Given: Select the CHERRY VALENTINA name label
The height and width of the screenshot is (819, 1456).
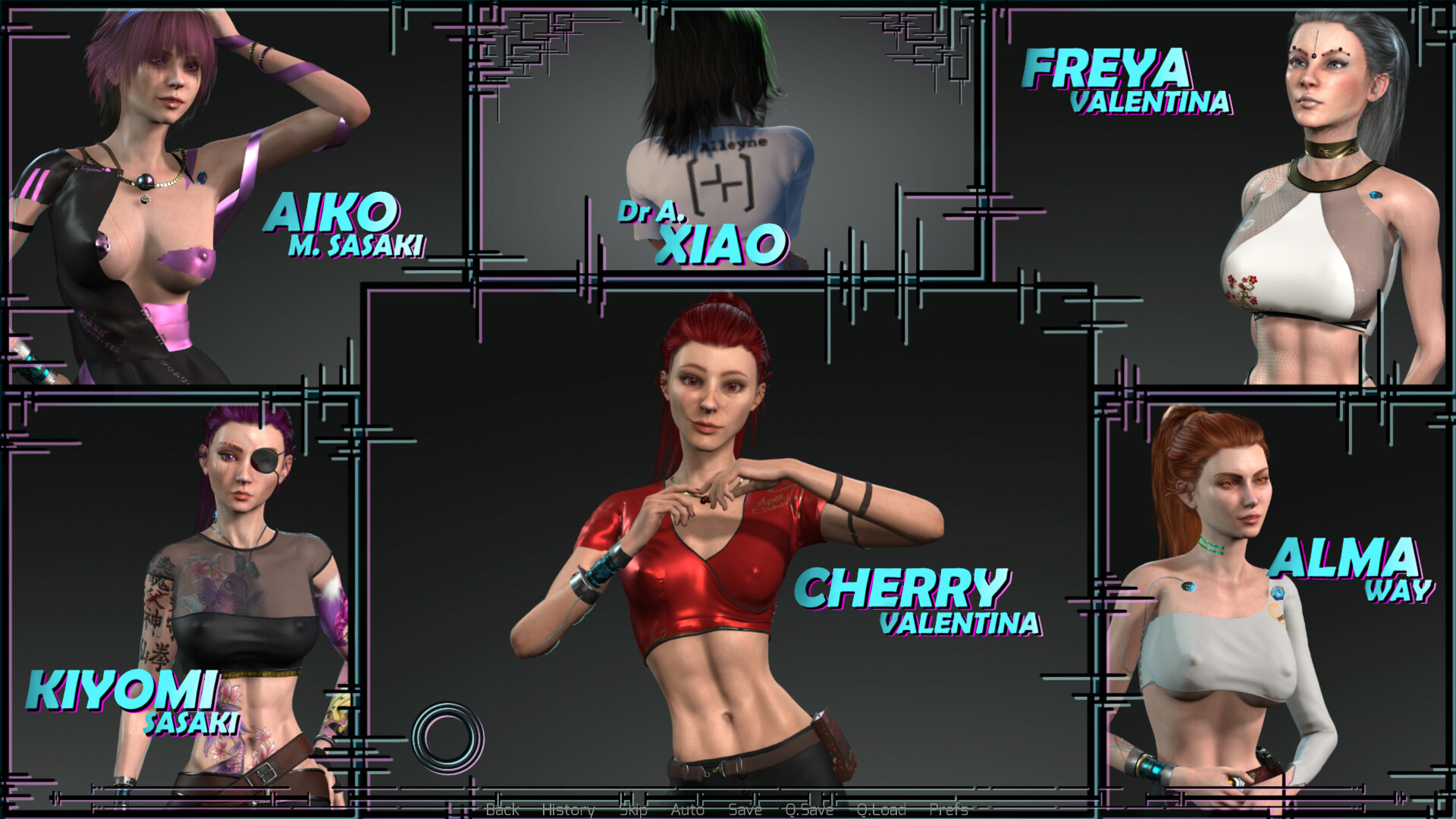Looking at the screenshot, I should pos(919,599).
